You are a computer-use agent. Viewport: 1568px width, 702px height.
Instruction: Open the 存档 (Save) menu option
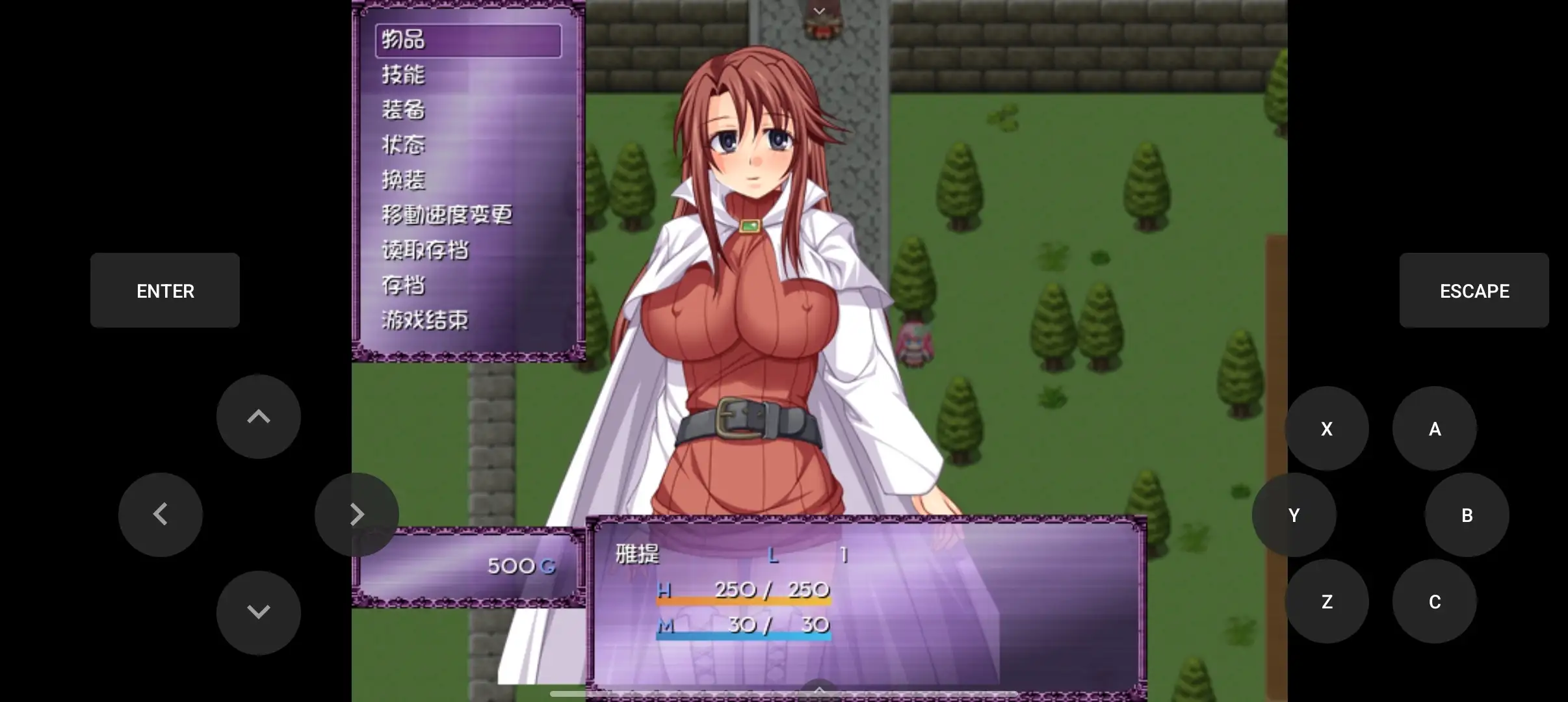point(403,285)
